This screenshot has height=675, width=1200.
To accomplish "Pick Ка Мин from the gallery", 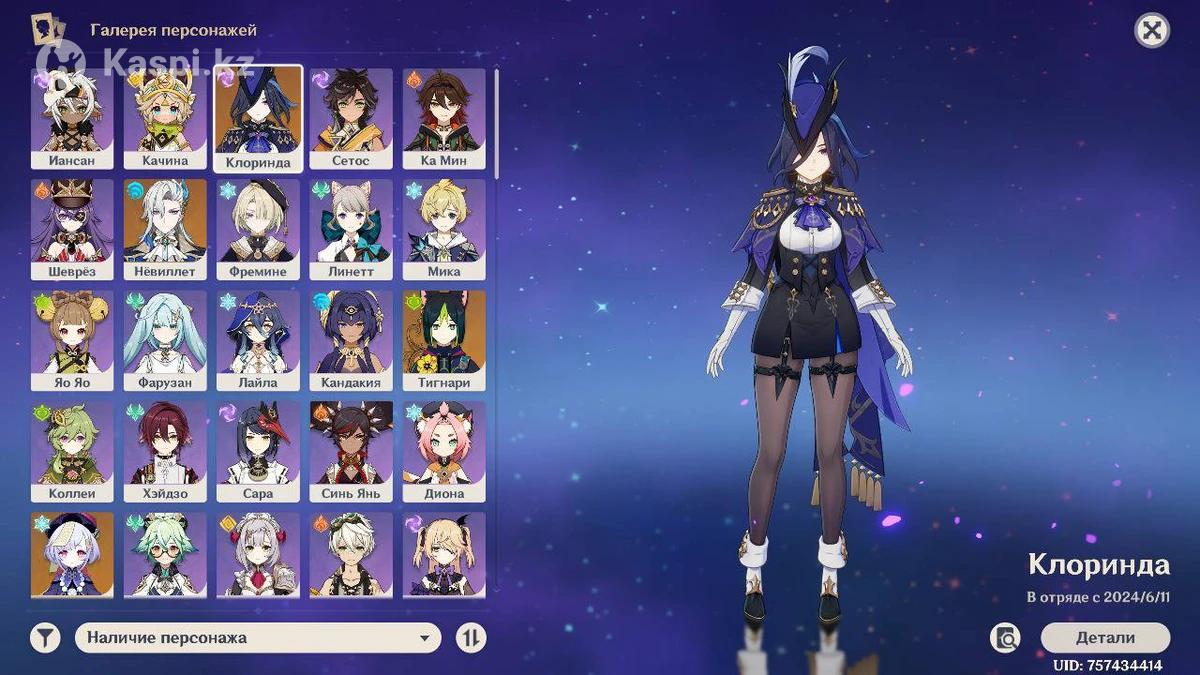I will point(444,118).
